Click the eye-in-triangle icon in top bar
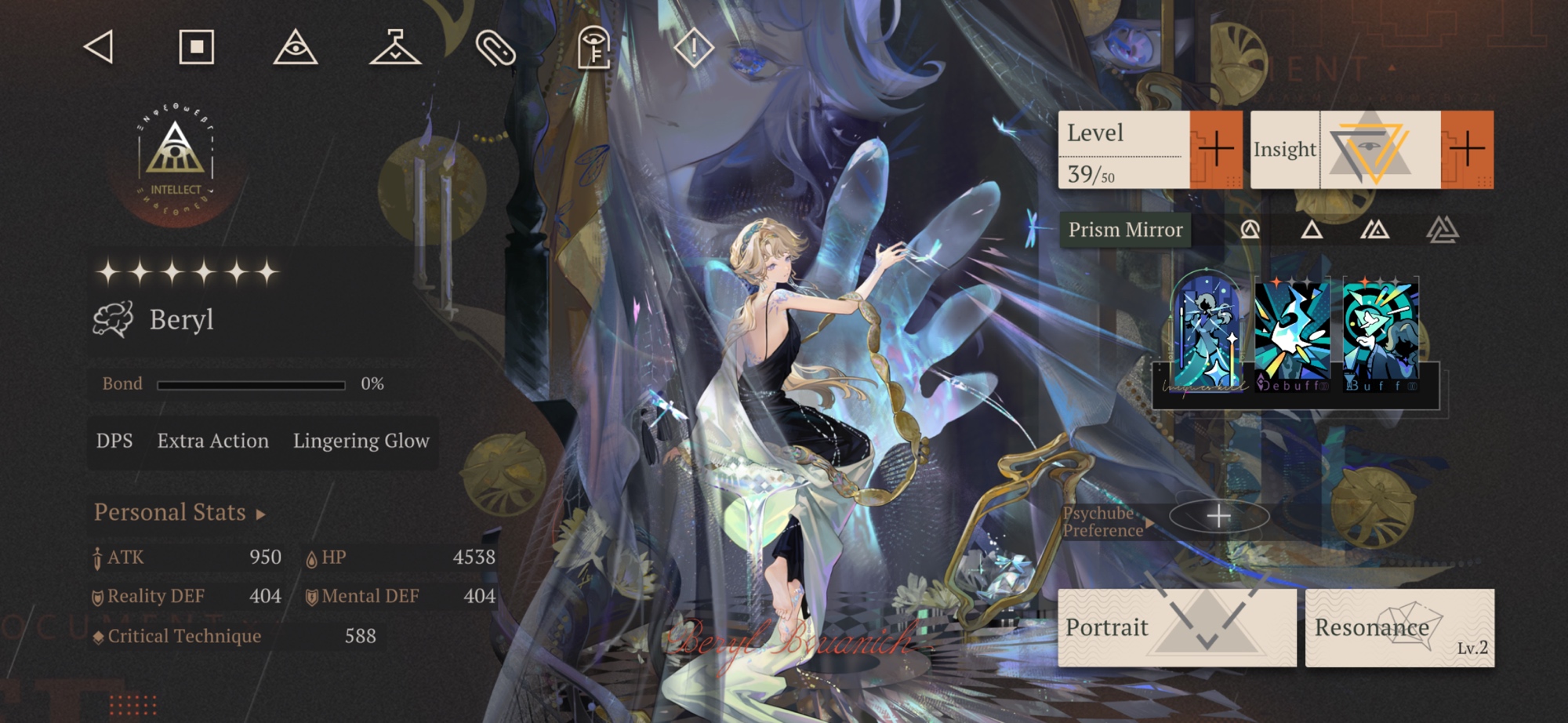The height and width of the screenshot is (723, 1568). pos(296,47)
